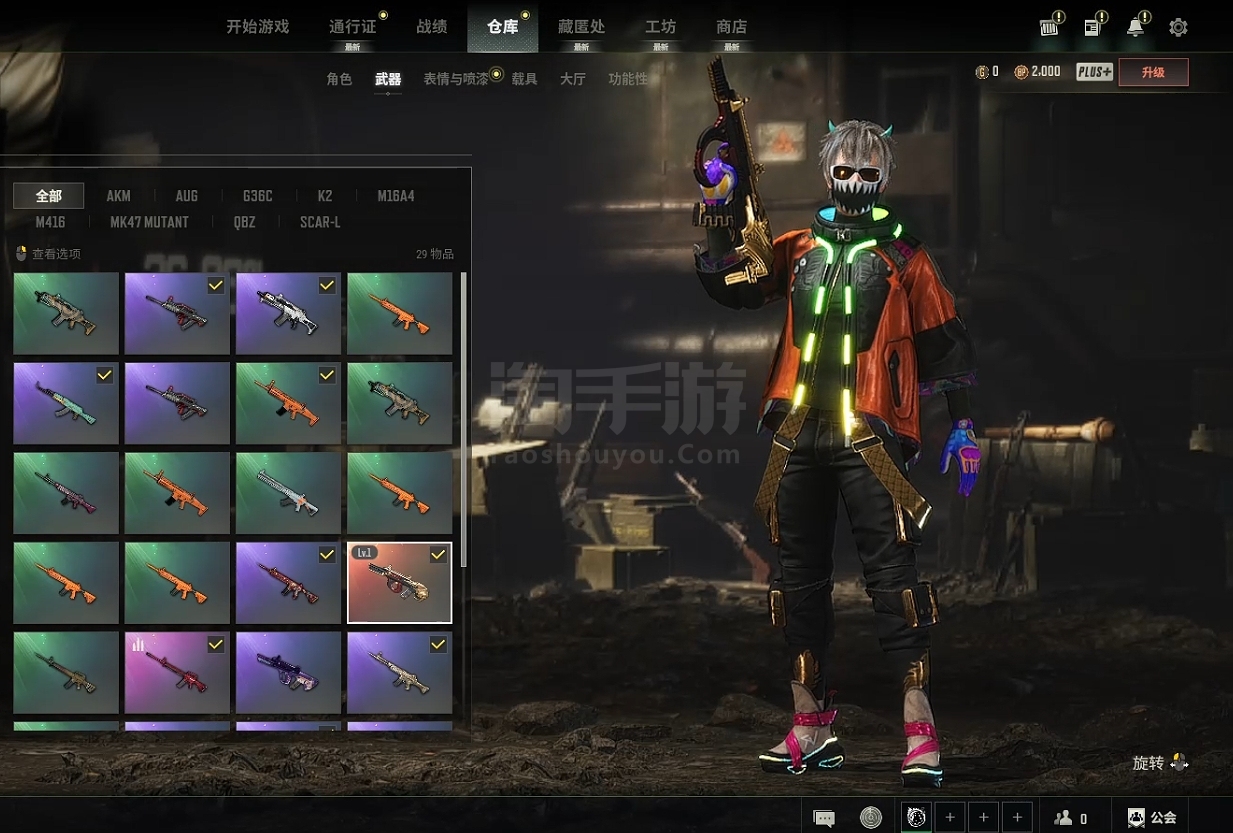Open the 战绩 tab
The image size is (1233, 833).
point(432,27)
